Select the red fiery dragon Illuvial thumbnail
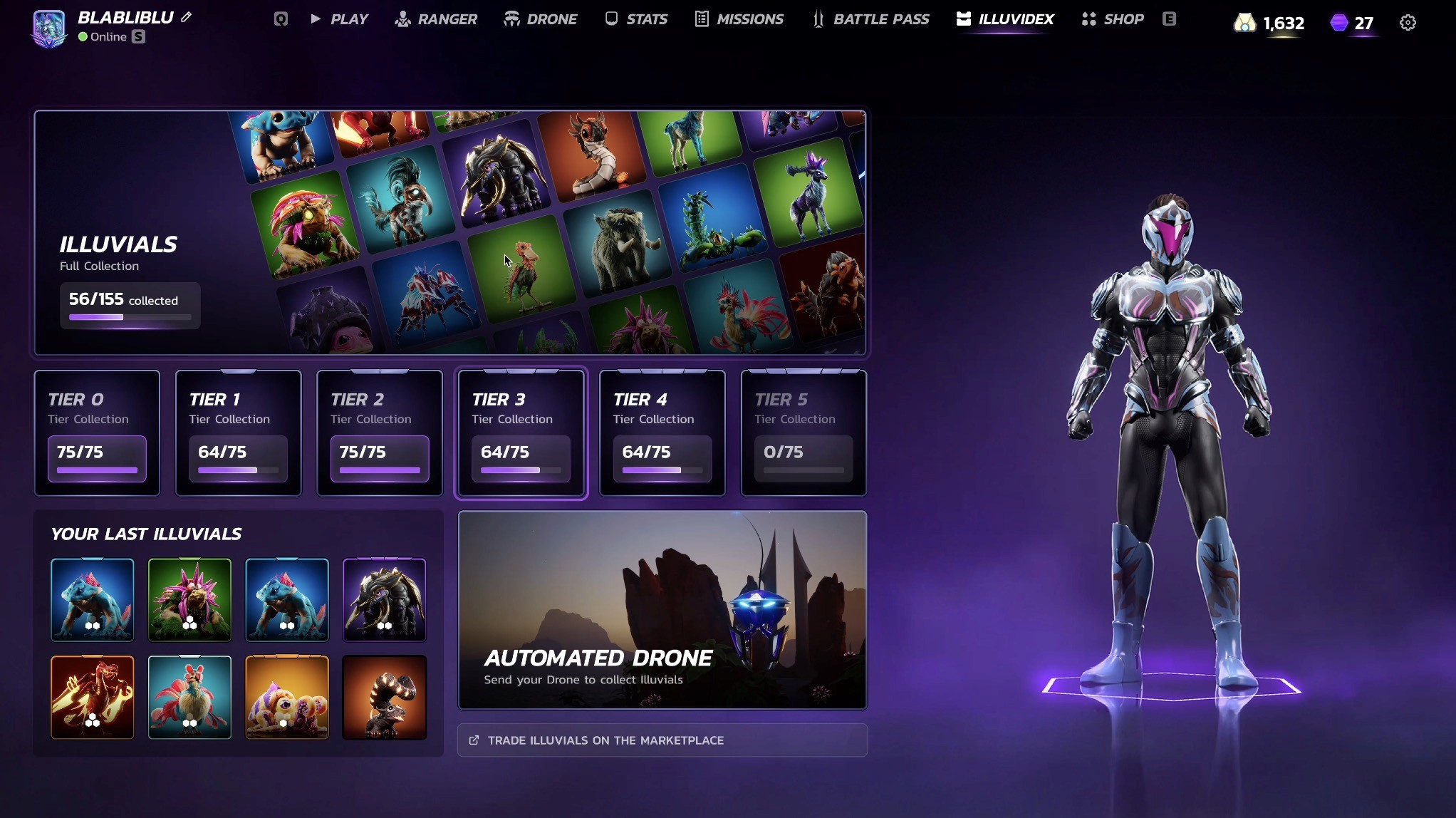The image size is (1456, 818). (93, 697)
